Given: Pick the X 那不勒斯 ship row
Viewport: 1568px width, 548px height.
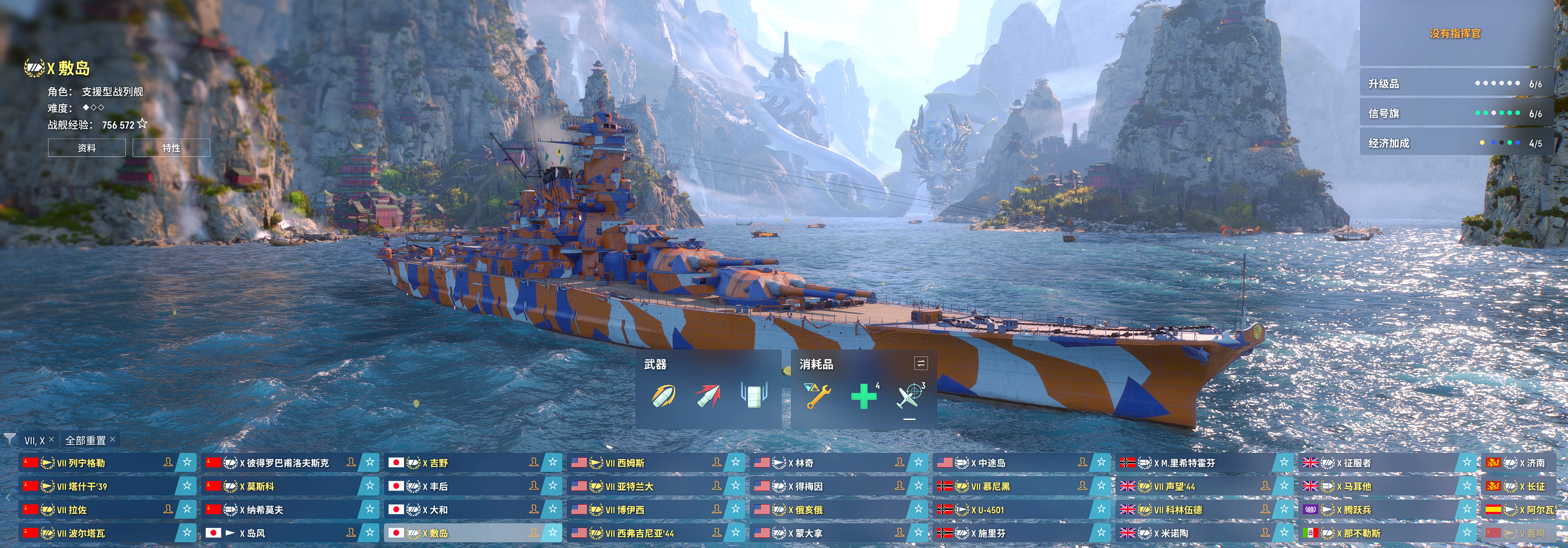Looking at the screenshot, I should pyautogui.click(x=1376, y=533).
